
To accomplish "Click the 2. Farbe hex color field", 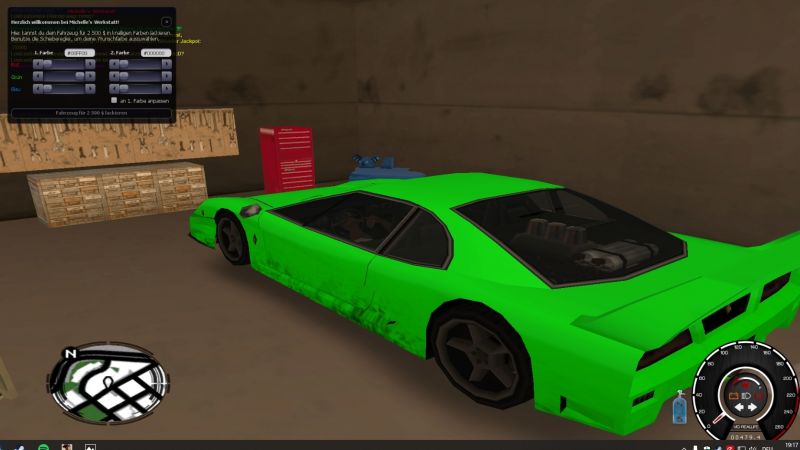I will point(154,52).
